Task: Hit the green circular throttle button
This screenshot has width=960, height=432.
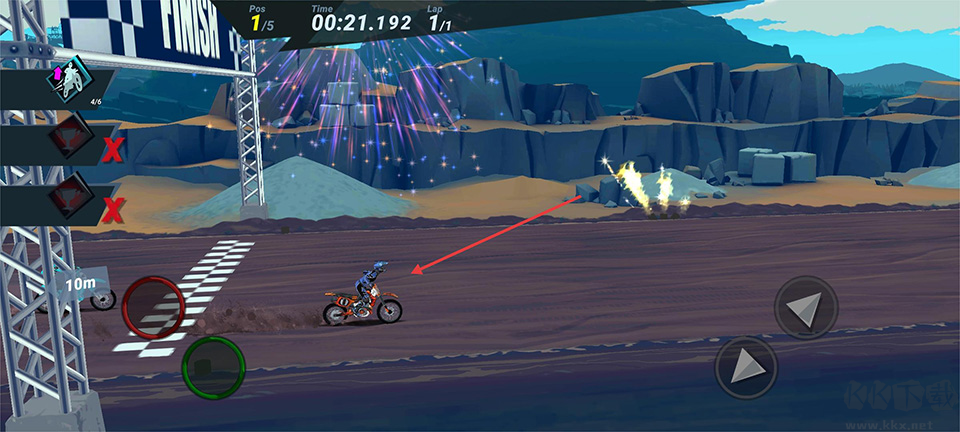Action: click(213, 367)
